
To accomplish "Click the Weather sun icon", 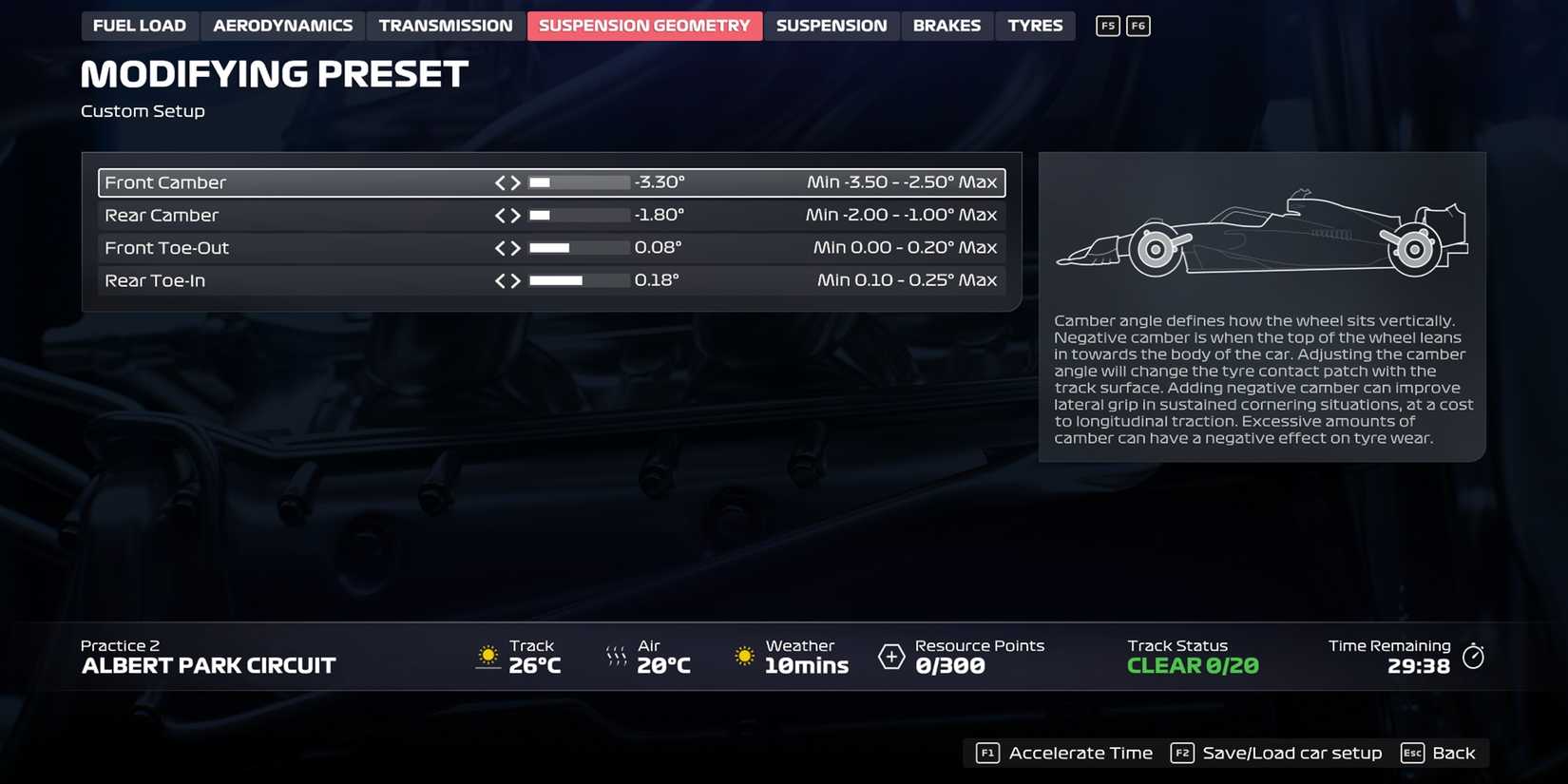I will [x=743, y=656].
